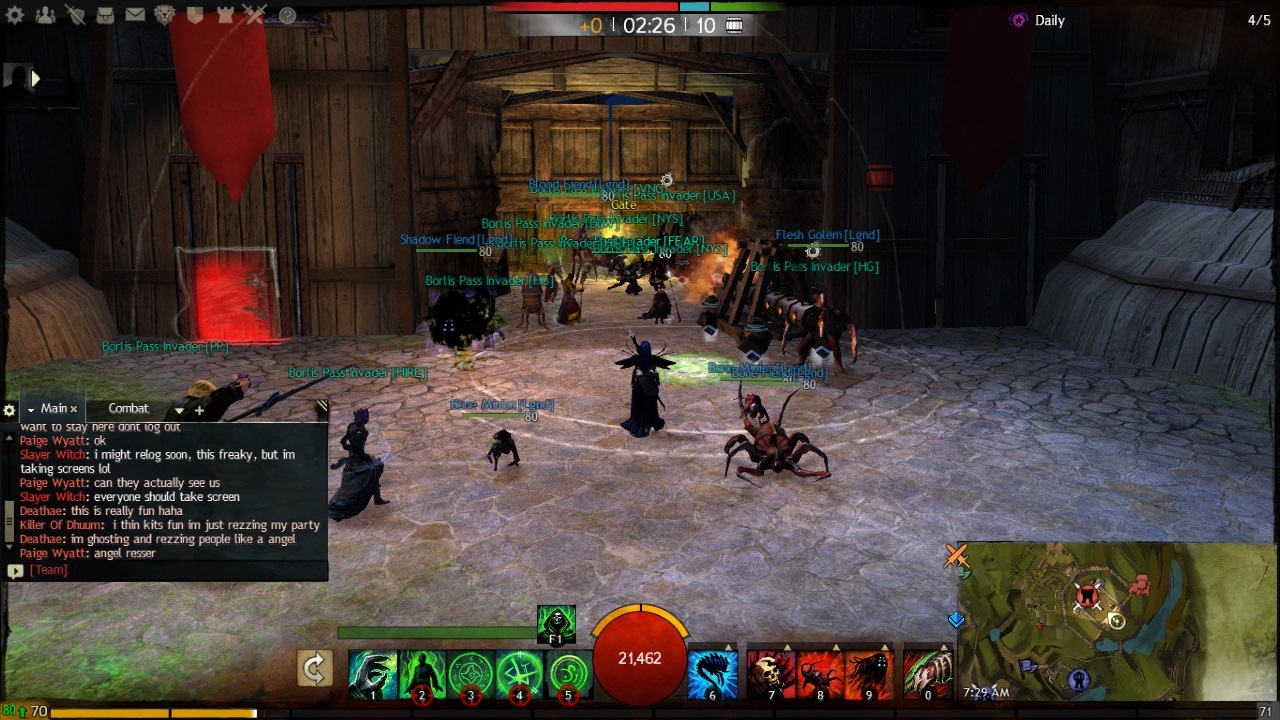Open the guild shield icon
The height and width of the screenshot is (720, 1280).
195,15
